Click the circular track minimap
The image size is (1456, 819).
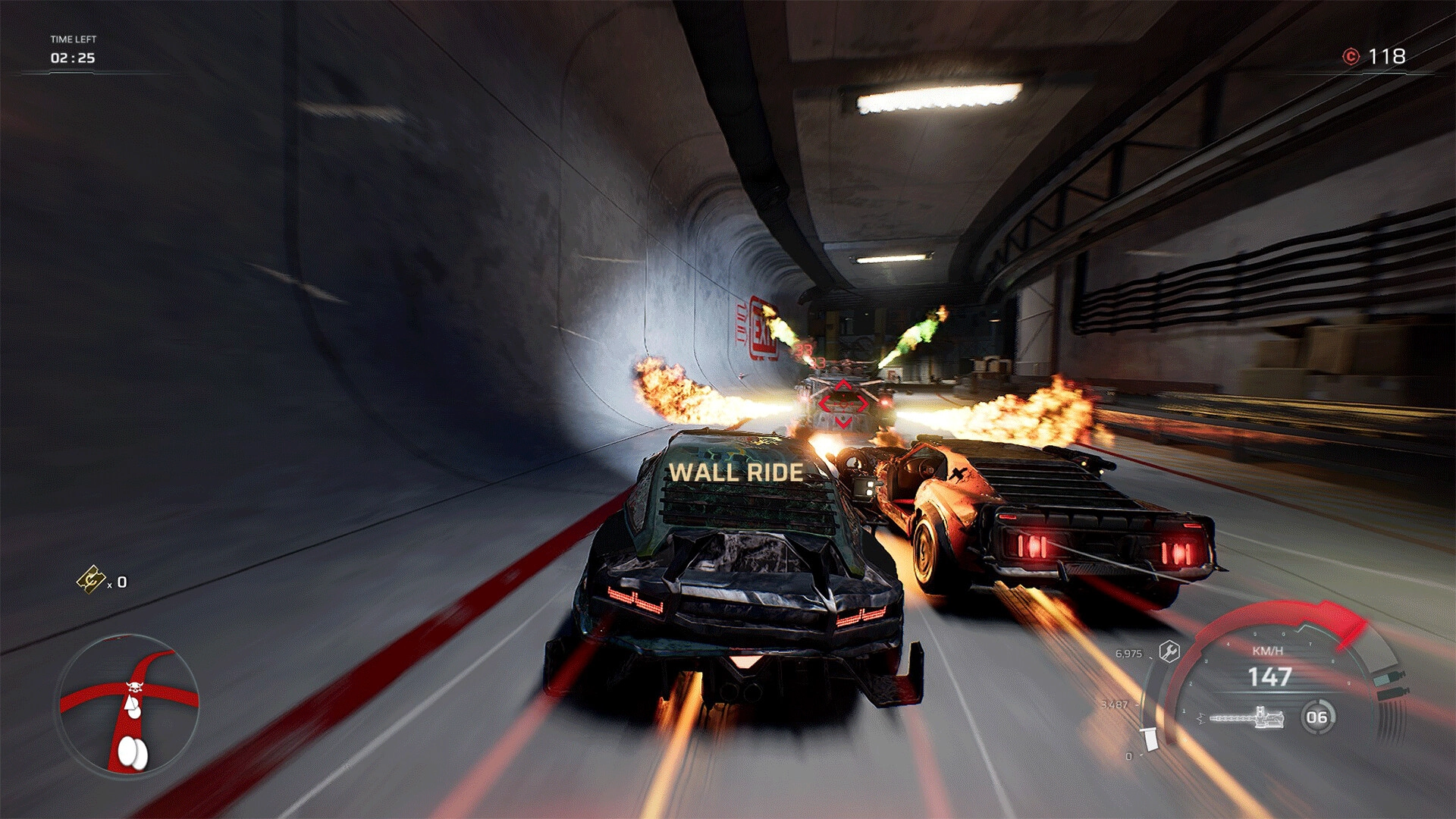129,706
